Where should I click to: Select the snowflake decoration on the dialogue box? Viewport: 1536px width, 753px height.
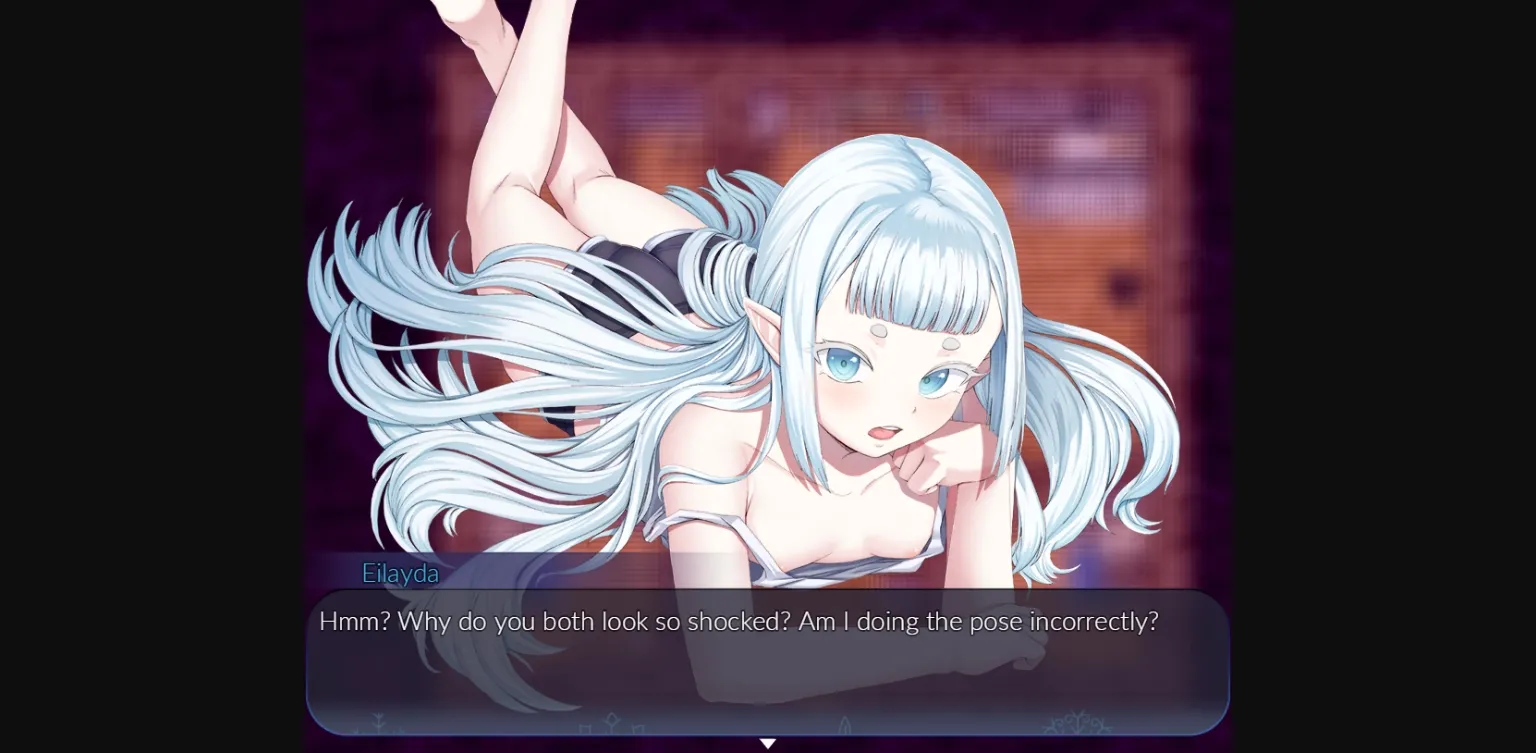tap(1077, 725)
